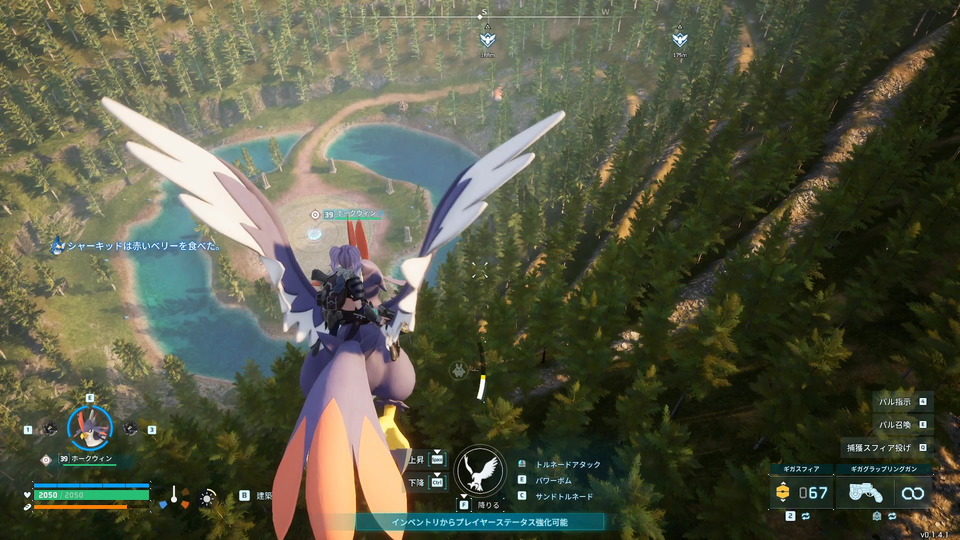Select the ギガグラップリングガン weapon slot
The image size is (960, 540).
(x=883, y=492)
